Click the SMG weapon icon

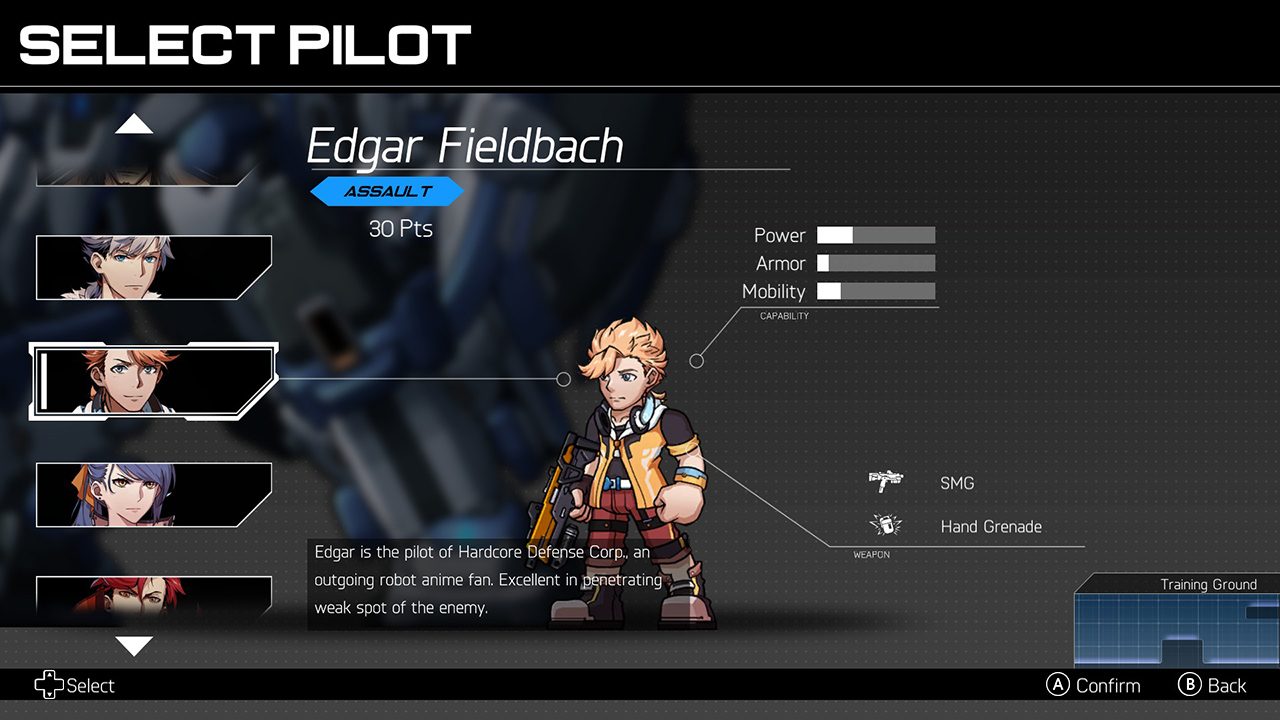(885, 480)
